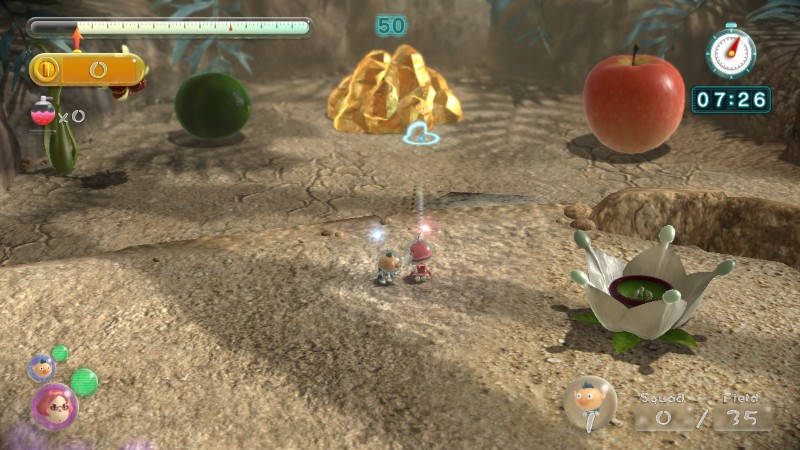The height and width of the screenshot is (450, 800).
Task: Switch to the blue-haired leader portrait
Action: point(41,368)
